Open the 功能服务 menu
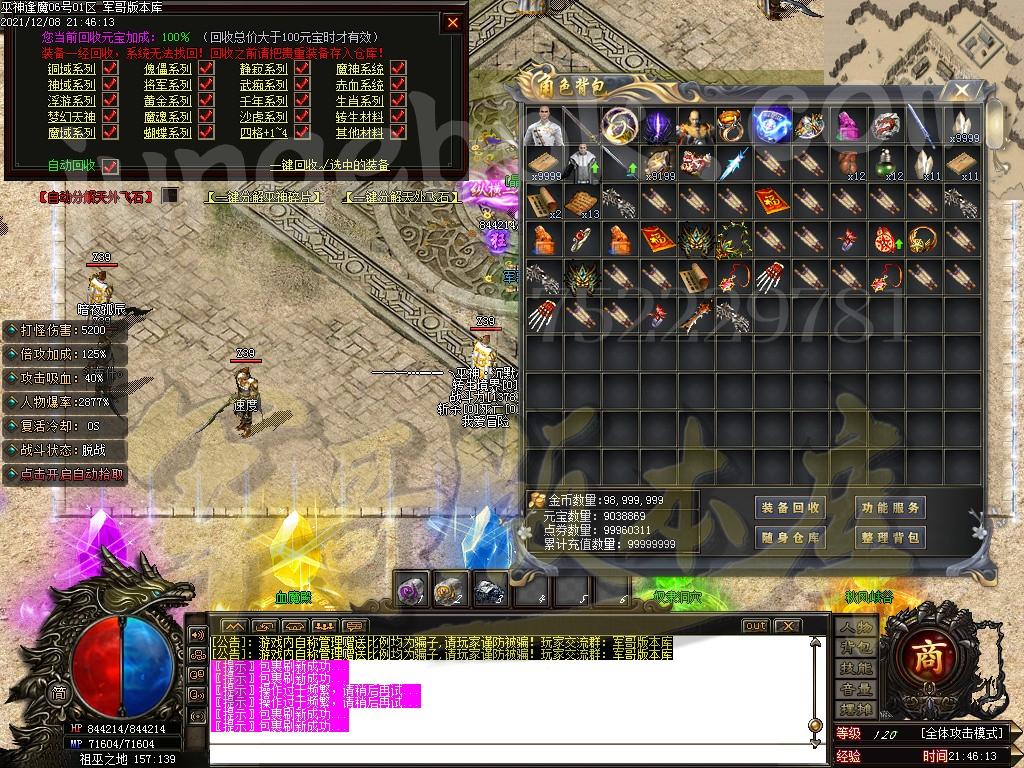The height and width of the screenshot is (768, 1024). tap(889, 508)
